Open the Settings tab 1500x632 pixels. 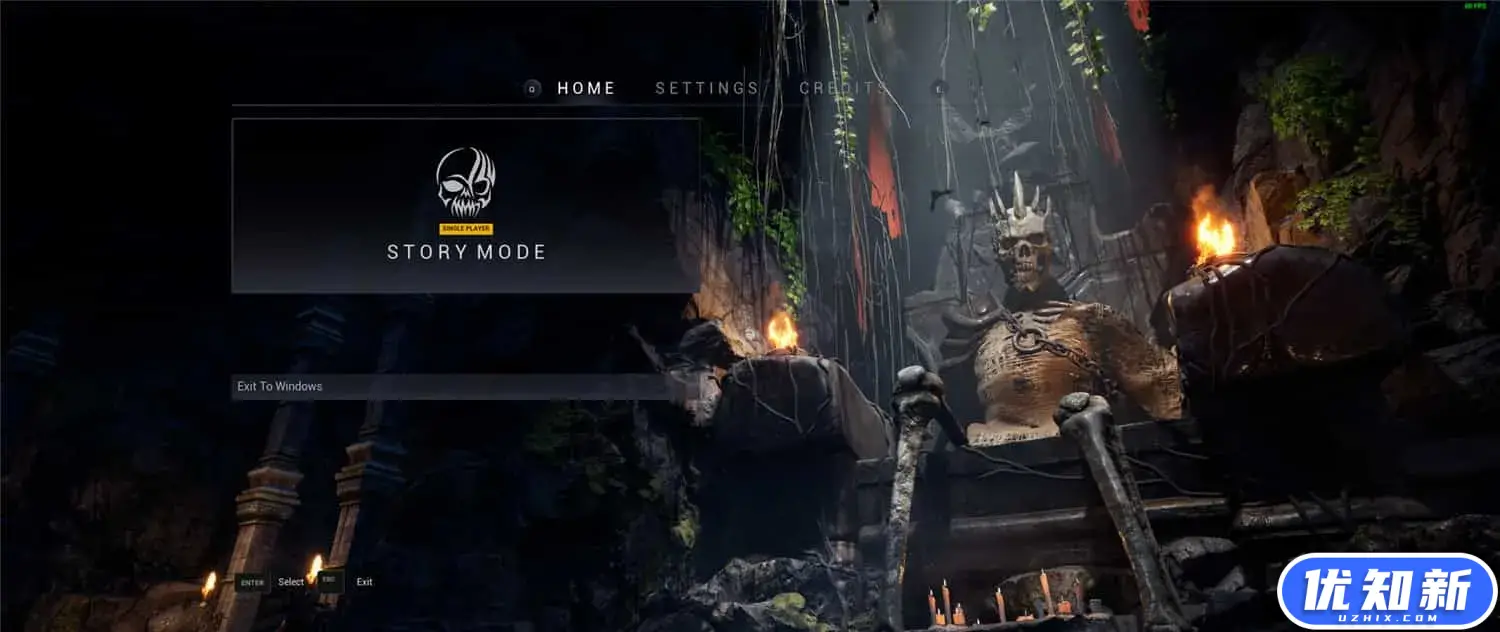[706, 88]
